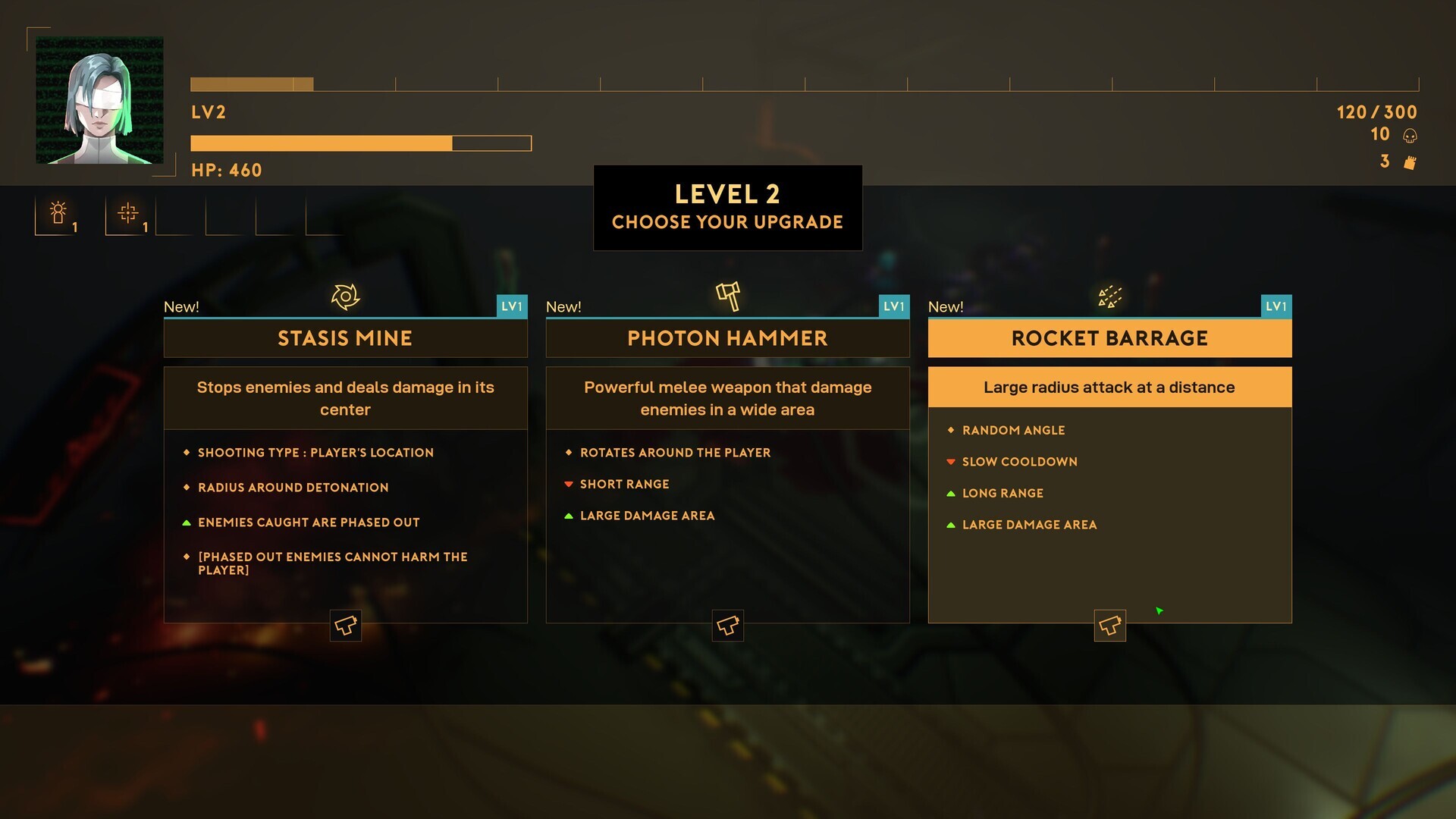
Task: Click the gun icon under Photon Hammer card
Action: pos(728,625)
